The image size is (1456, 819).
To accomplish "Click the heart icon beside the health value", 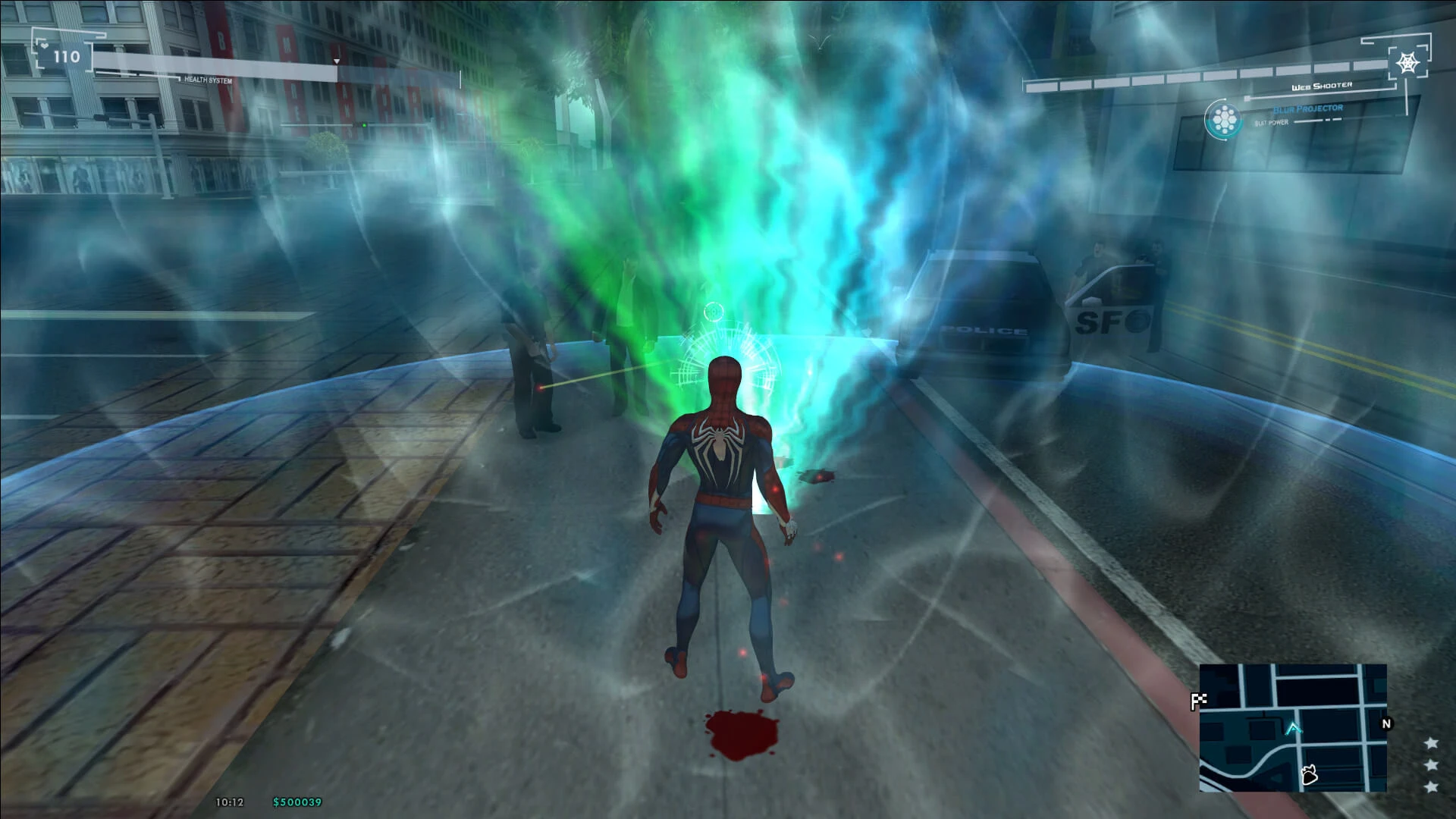I will [x=45, y=45].
